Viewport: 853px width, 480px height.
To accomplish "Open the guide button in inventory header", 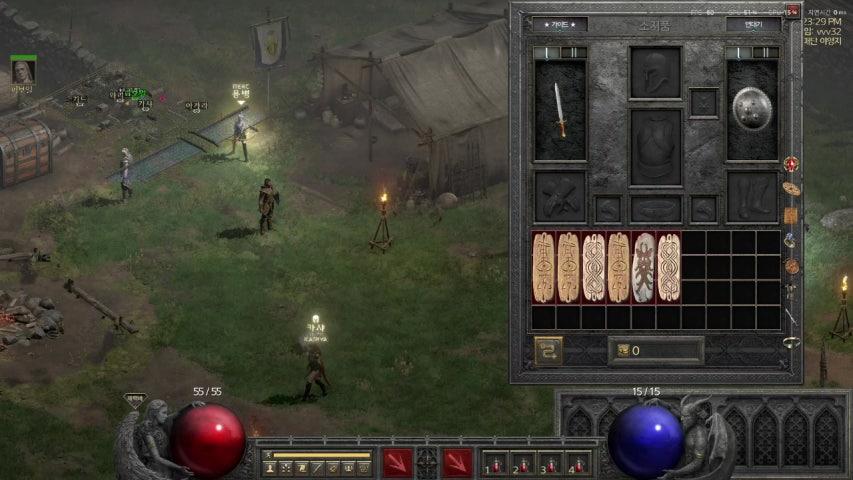I will pos(560,24).
